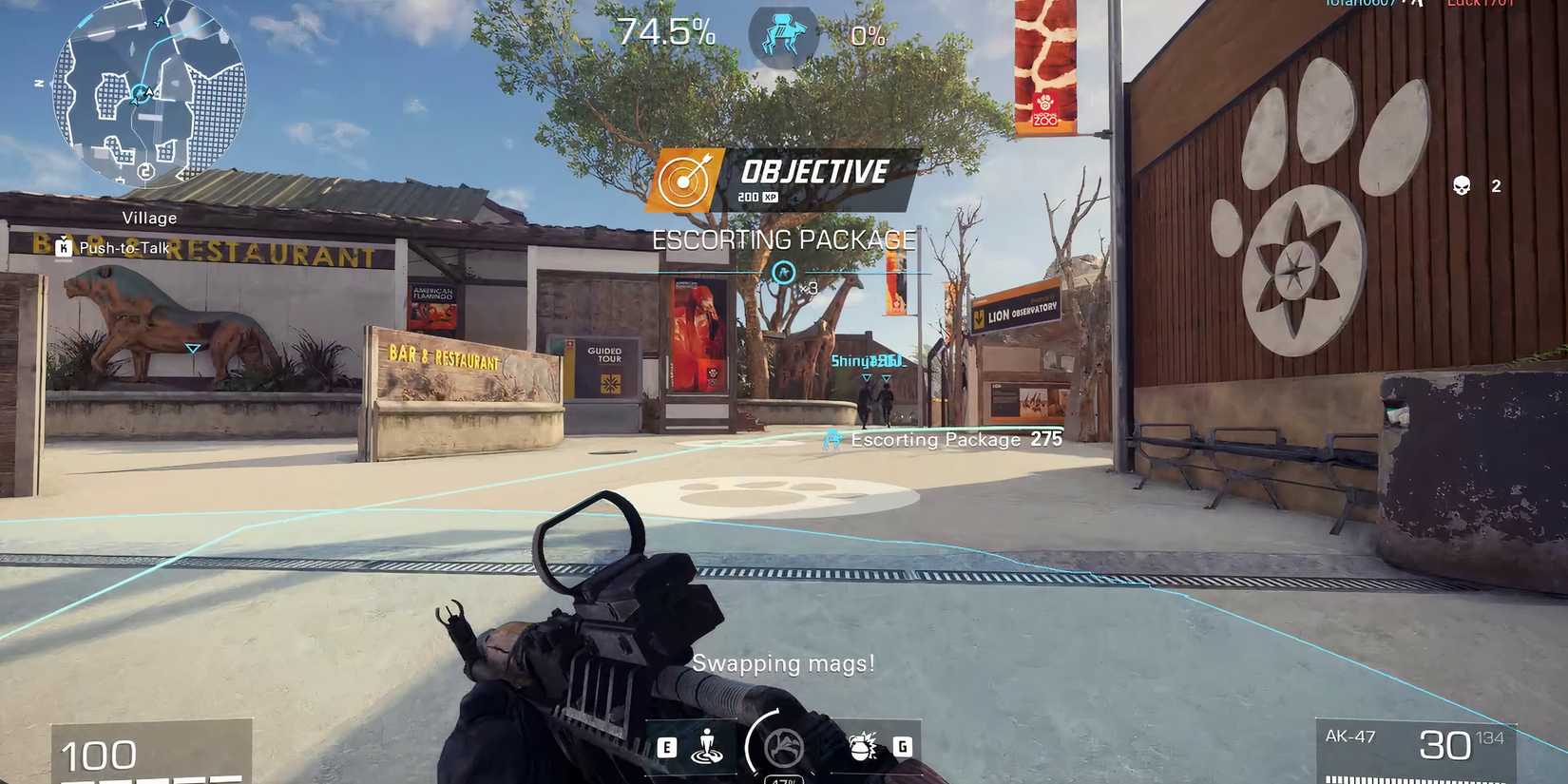Open the Village location label on the minimap

tap(148, 218)
